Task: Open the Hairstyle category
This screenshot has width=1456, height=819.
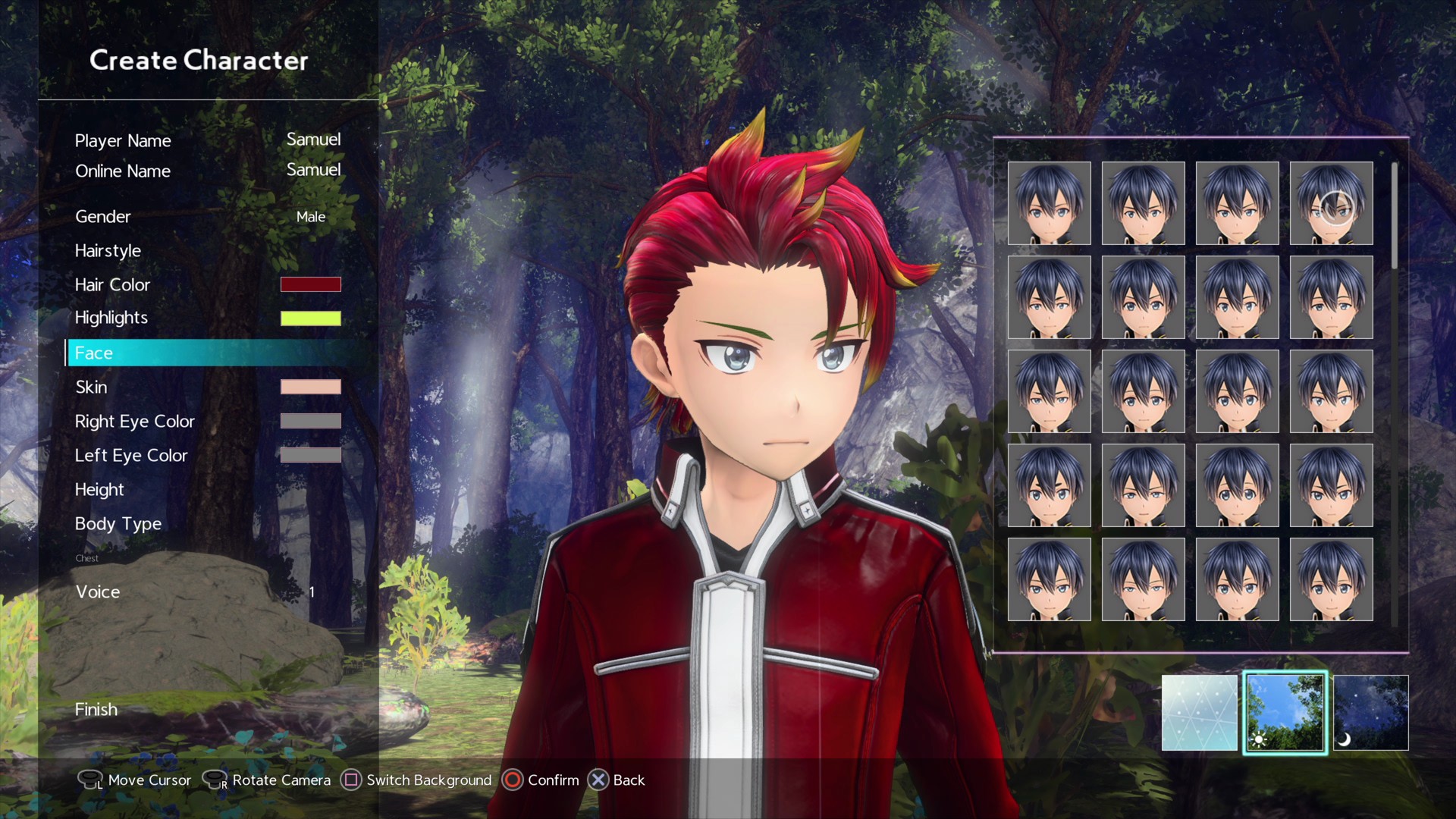Action: (x=108, y=251)
